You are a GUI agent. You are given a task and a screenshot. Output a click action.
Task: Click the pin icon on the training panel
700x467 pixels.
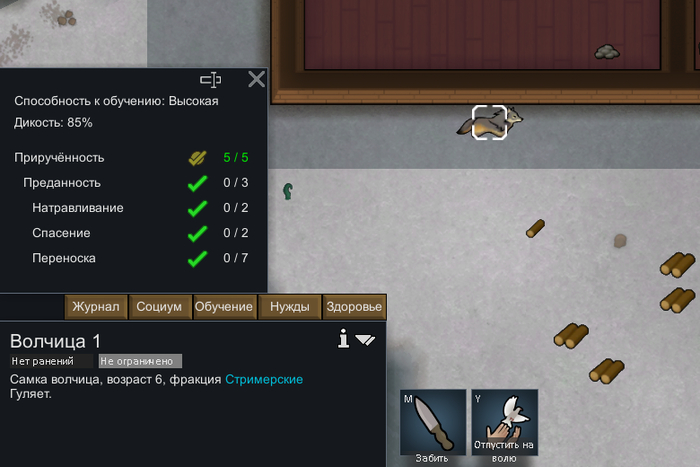(x=210, y=79)
